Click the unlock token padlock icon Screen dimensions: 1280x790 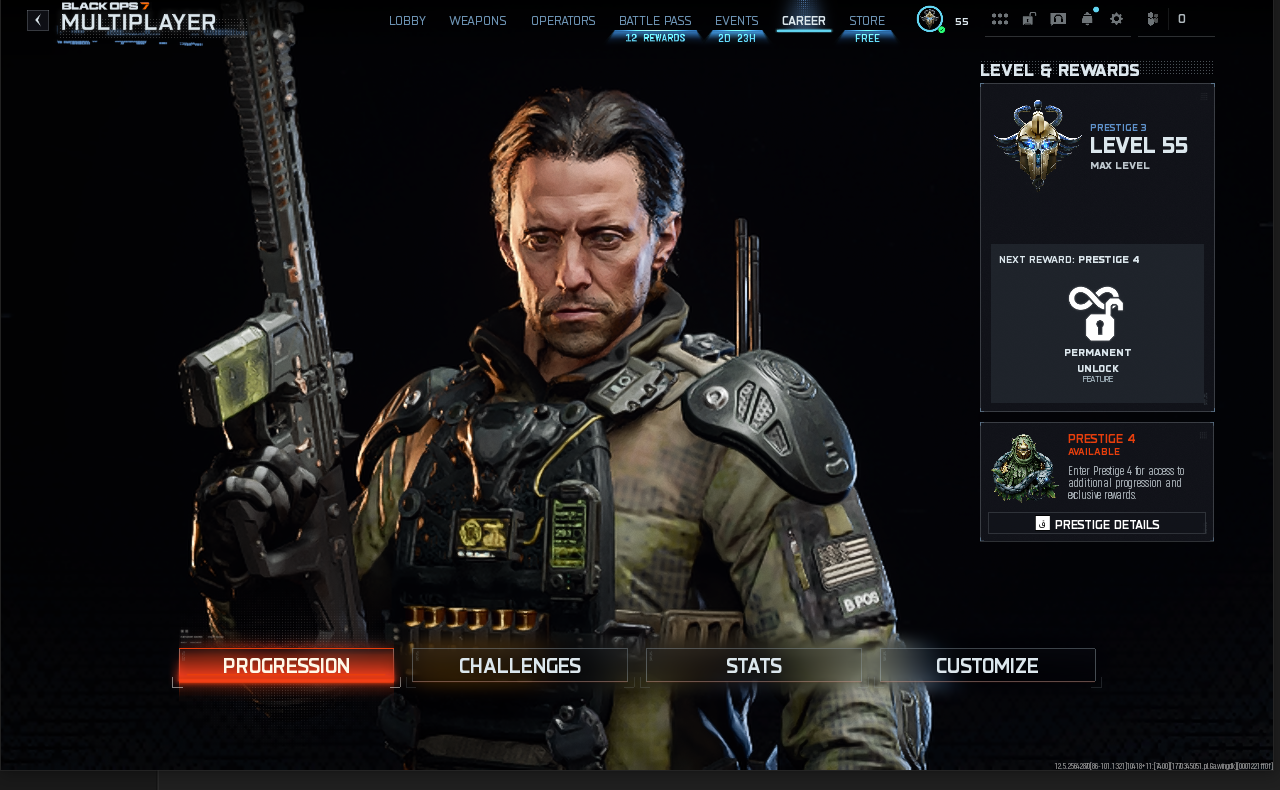click(1029, 19)
